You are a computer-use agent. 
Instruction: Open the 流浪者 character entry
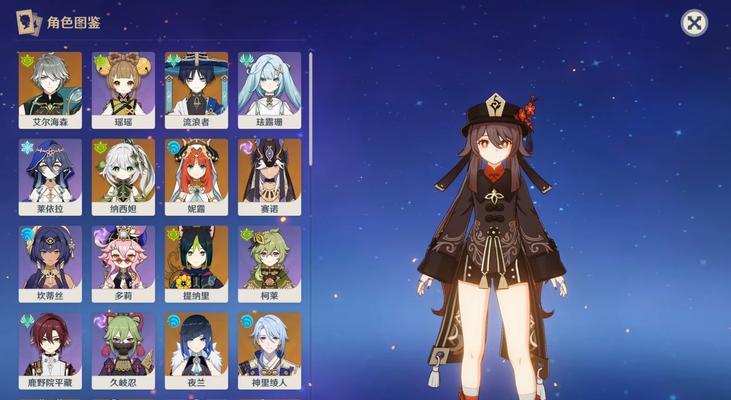tap(196, 88)
